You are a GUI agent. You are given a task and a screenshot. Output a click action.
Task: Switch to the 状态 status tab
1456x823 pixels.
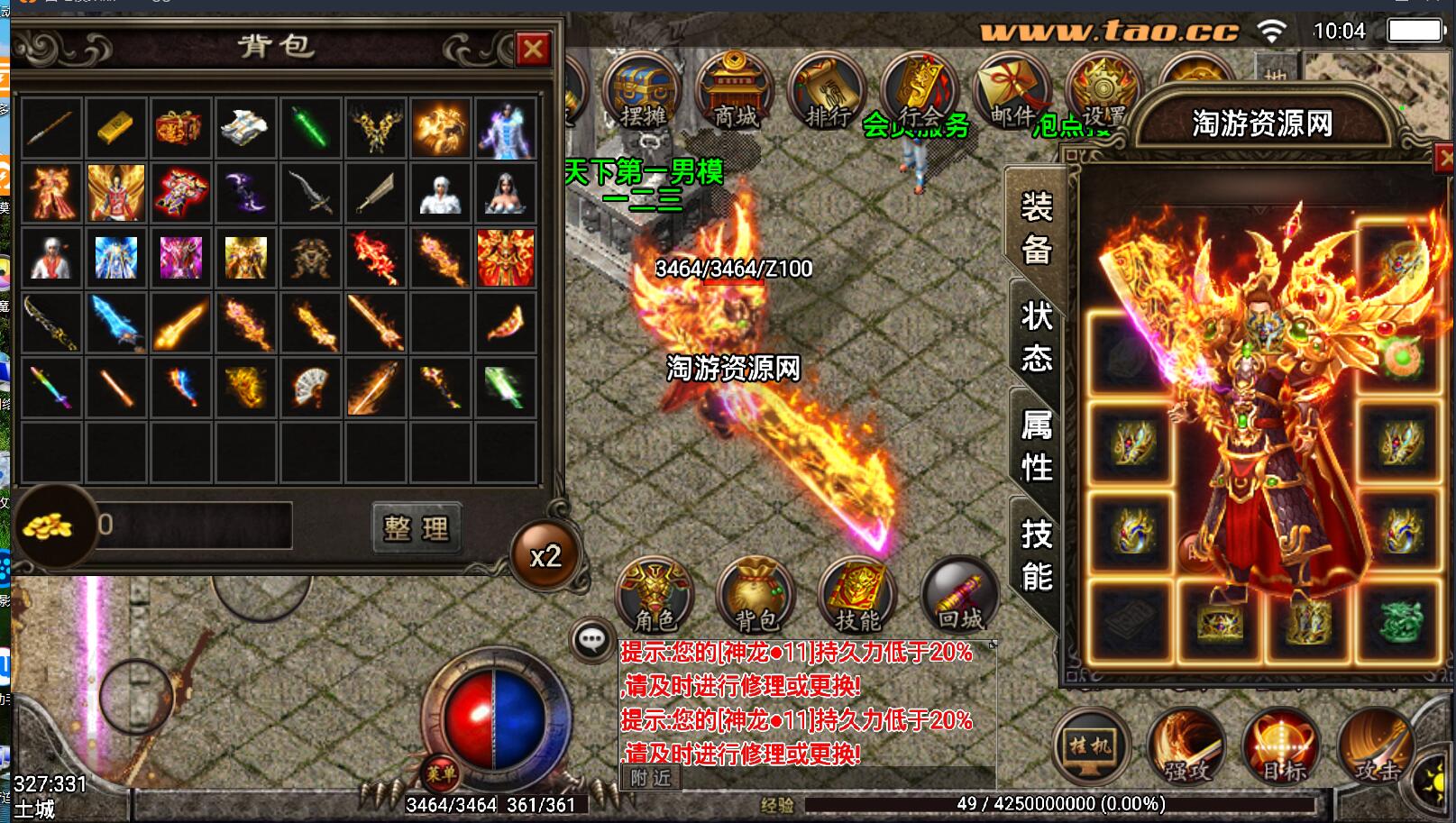1036,337
